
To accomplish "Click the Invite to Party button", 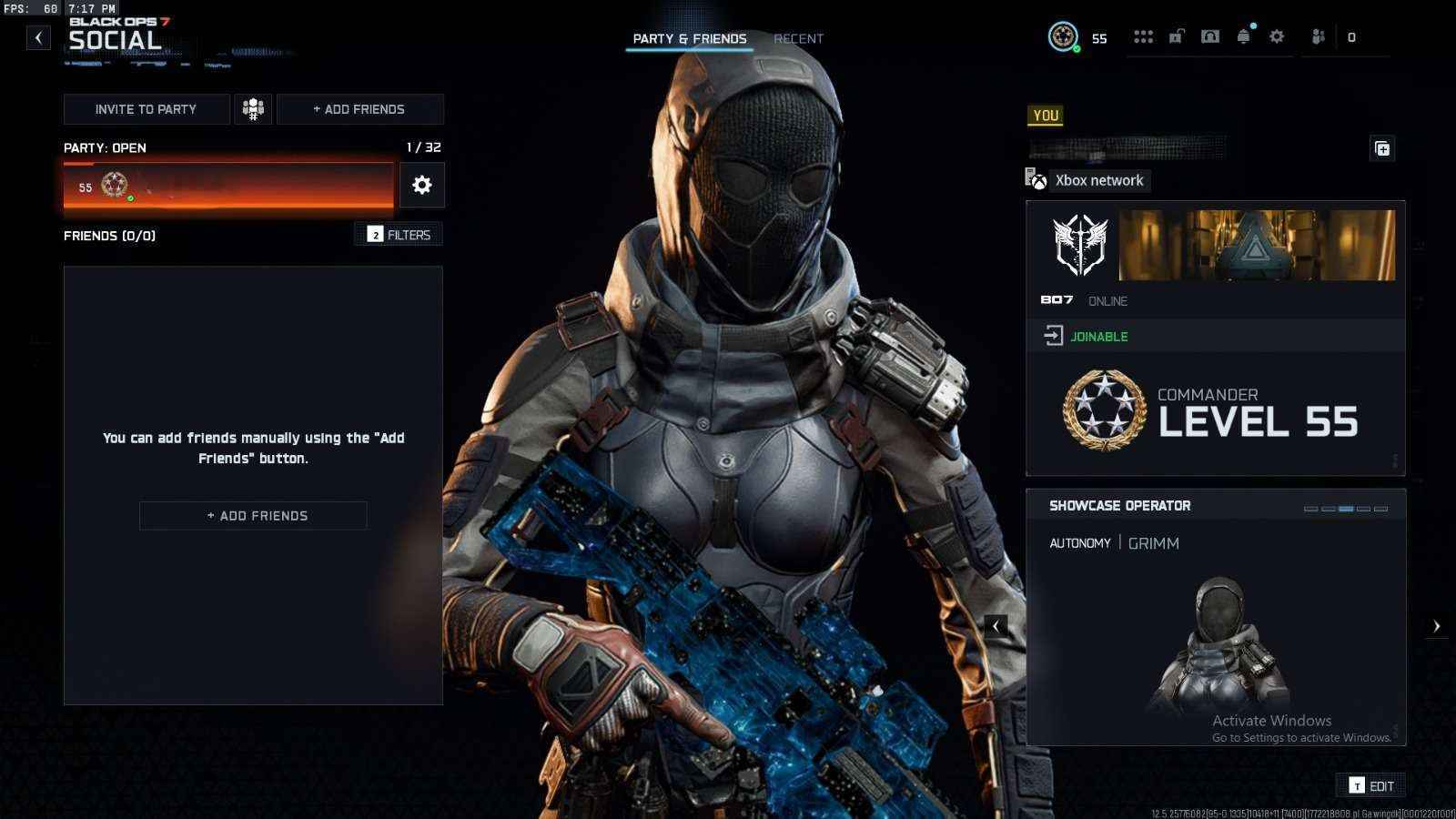I will [145, 108].
